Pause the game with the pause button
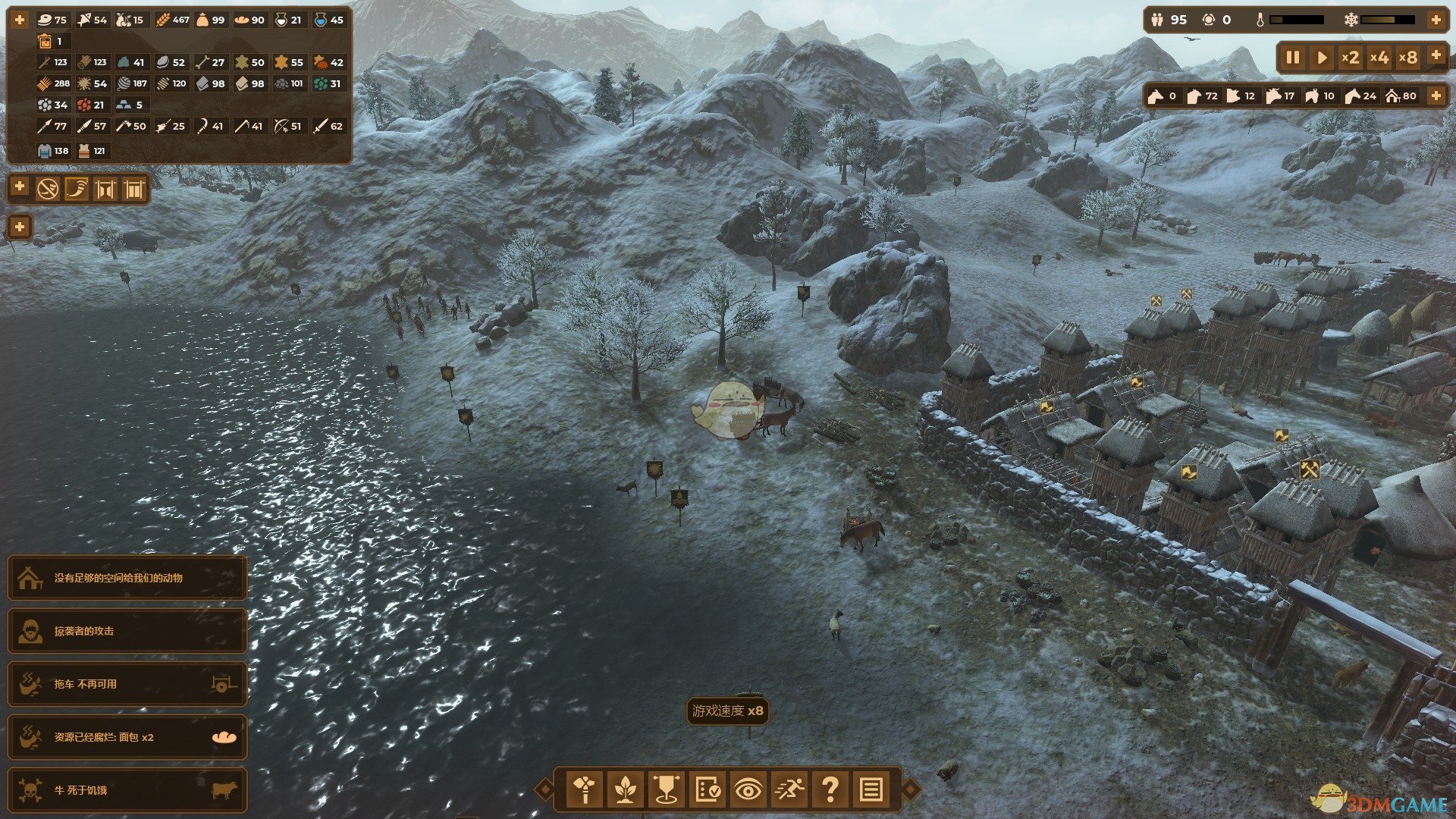The image size is (1456, 819). point(1293,58)
